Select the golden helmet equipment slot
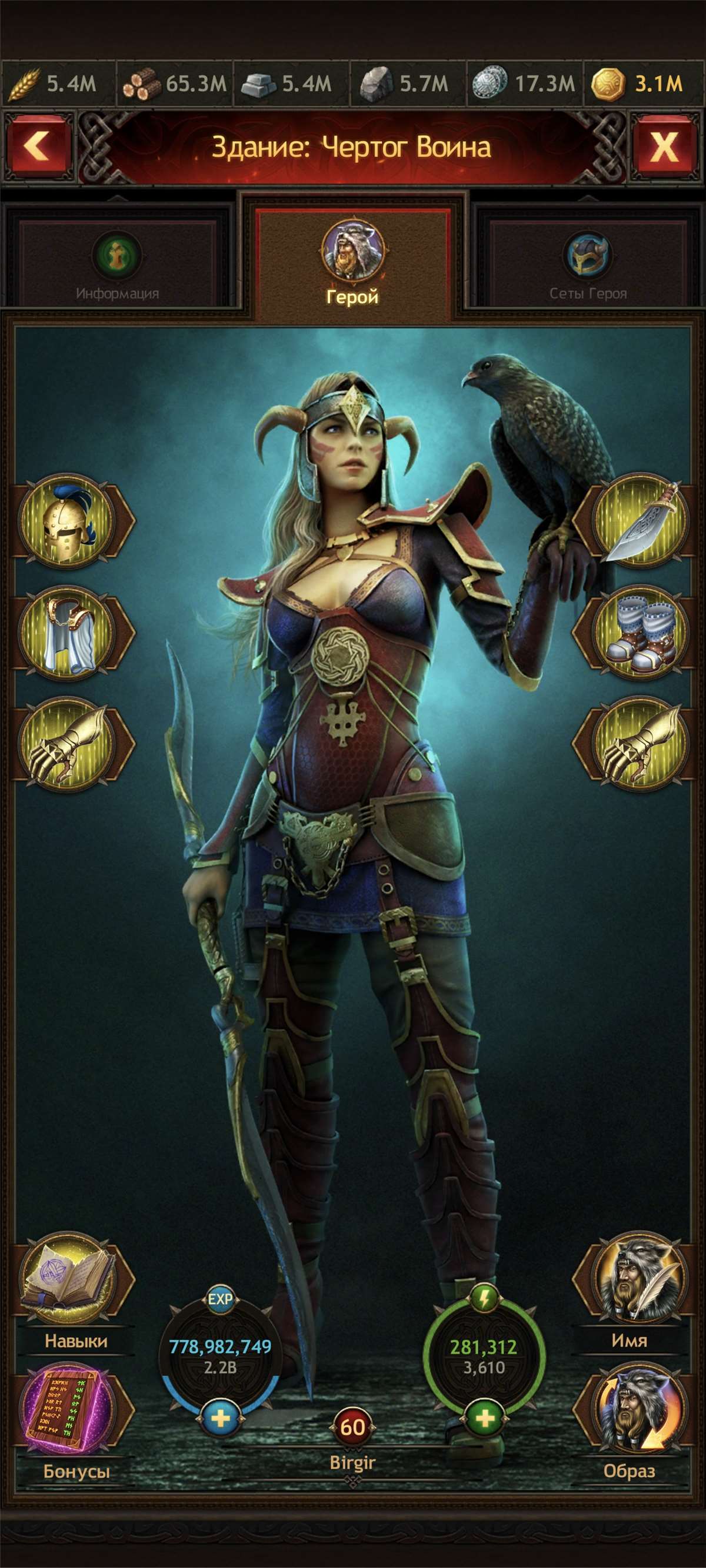The height and width of the screenshot is (1568, 706). point(68,521)
